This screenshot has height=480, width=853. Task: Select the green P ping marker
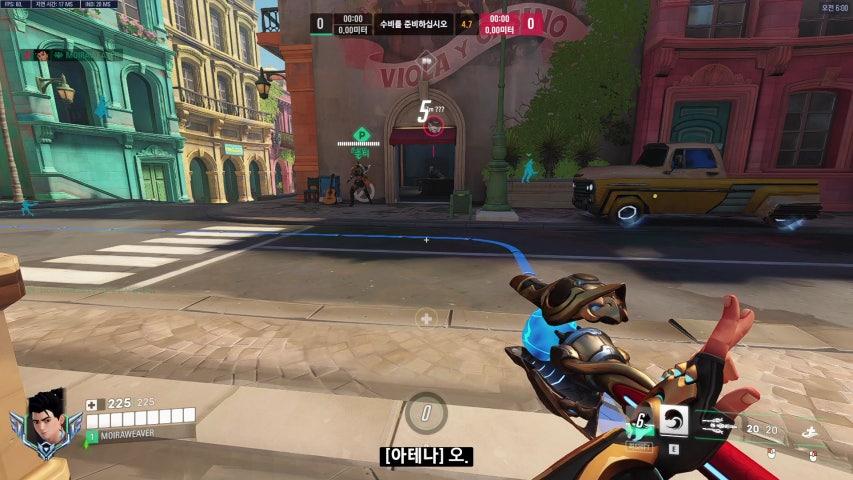coord(361,134)
